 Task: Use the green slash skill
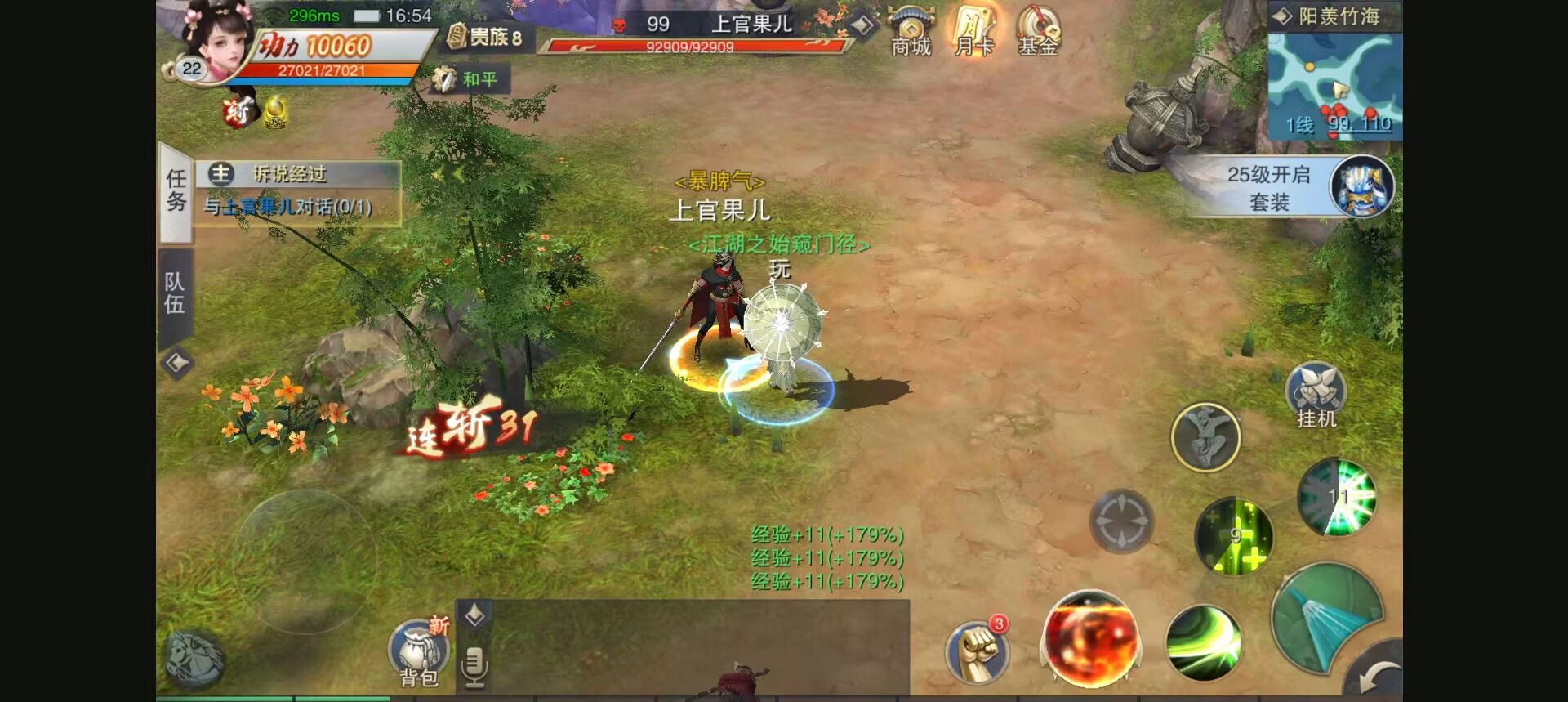pyautogui.click(x=1204, y=642)
